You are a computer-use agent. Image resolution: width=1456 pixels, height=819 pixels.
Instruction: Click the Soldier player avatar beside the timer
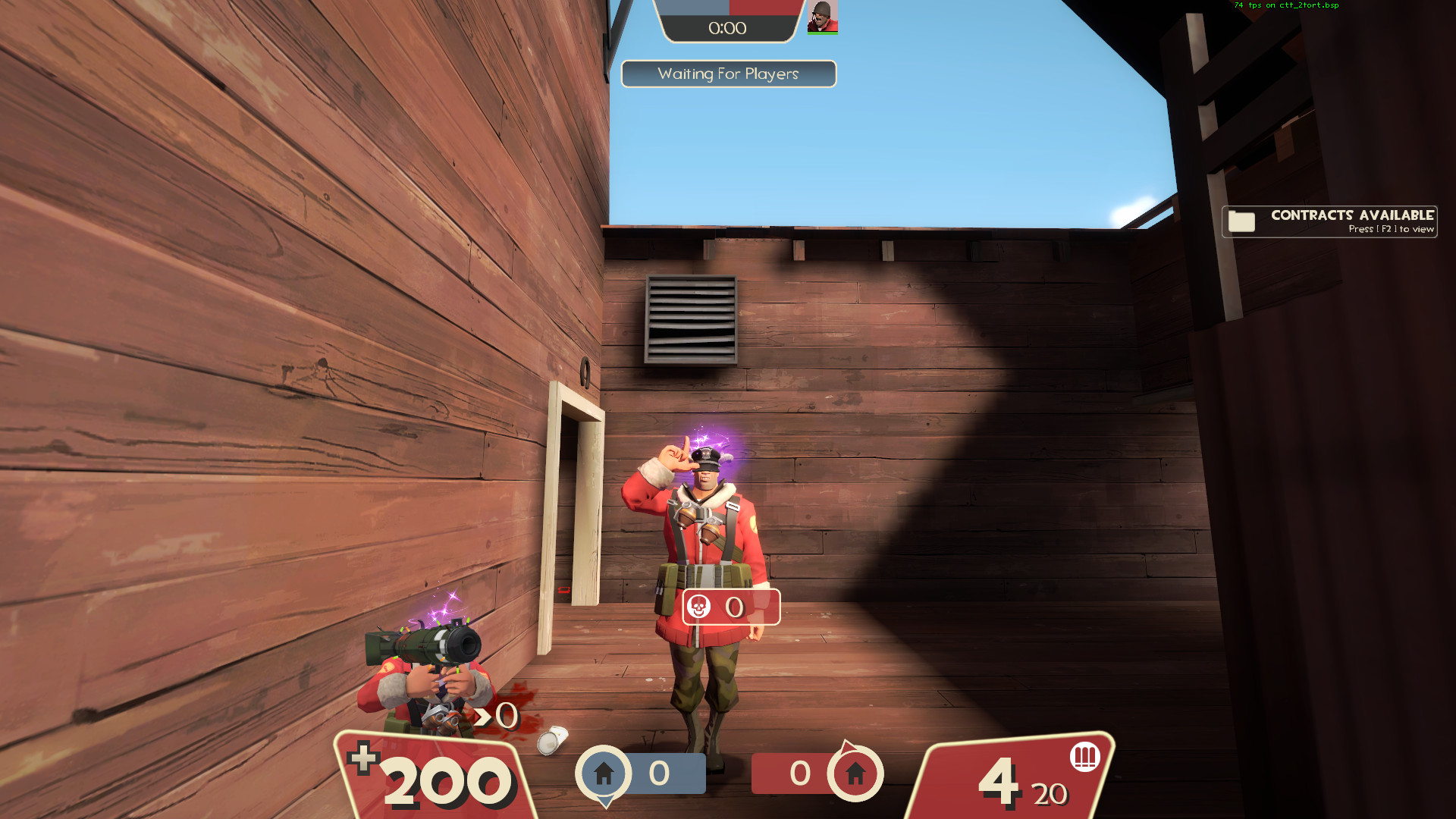pos(821,16)
